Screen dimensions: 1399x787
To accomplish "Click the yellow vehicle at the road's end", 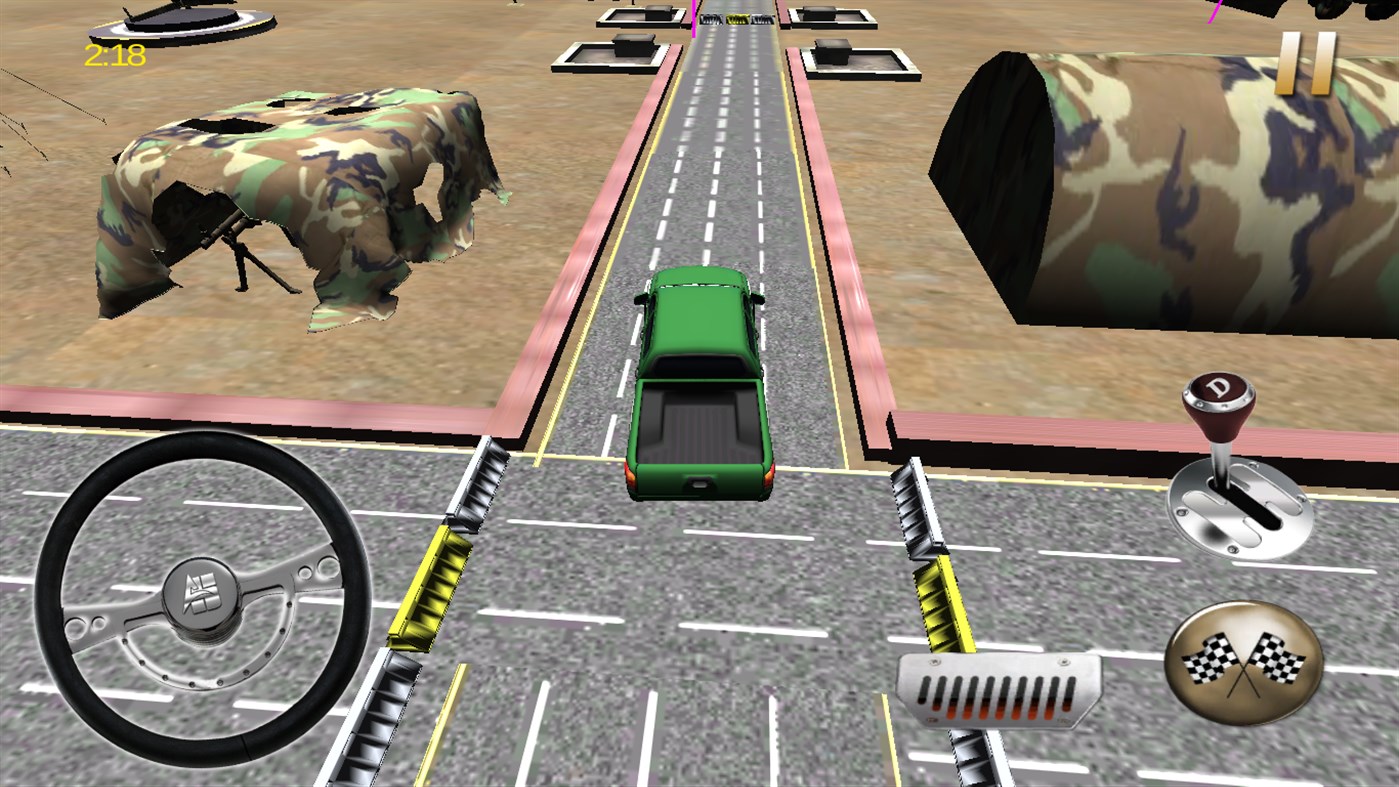I will pos(737,19).
